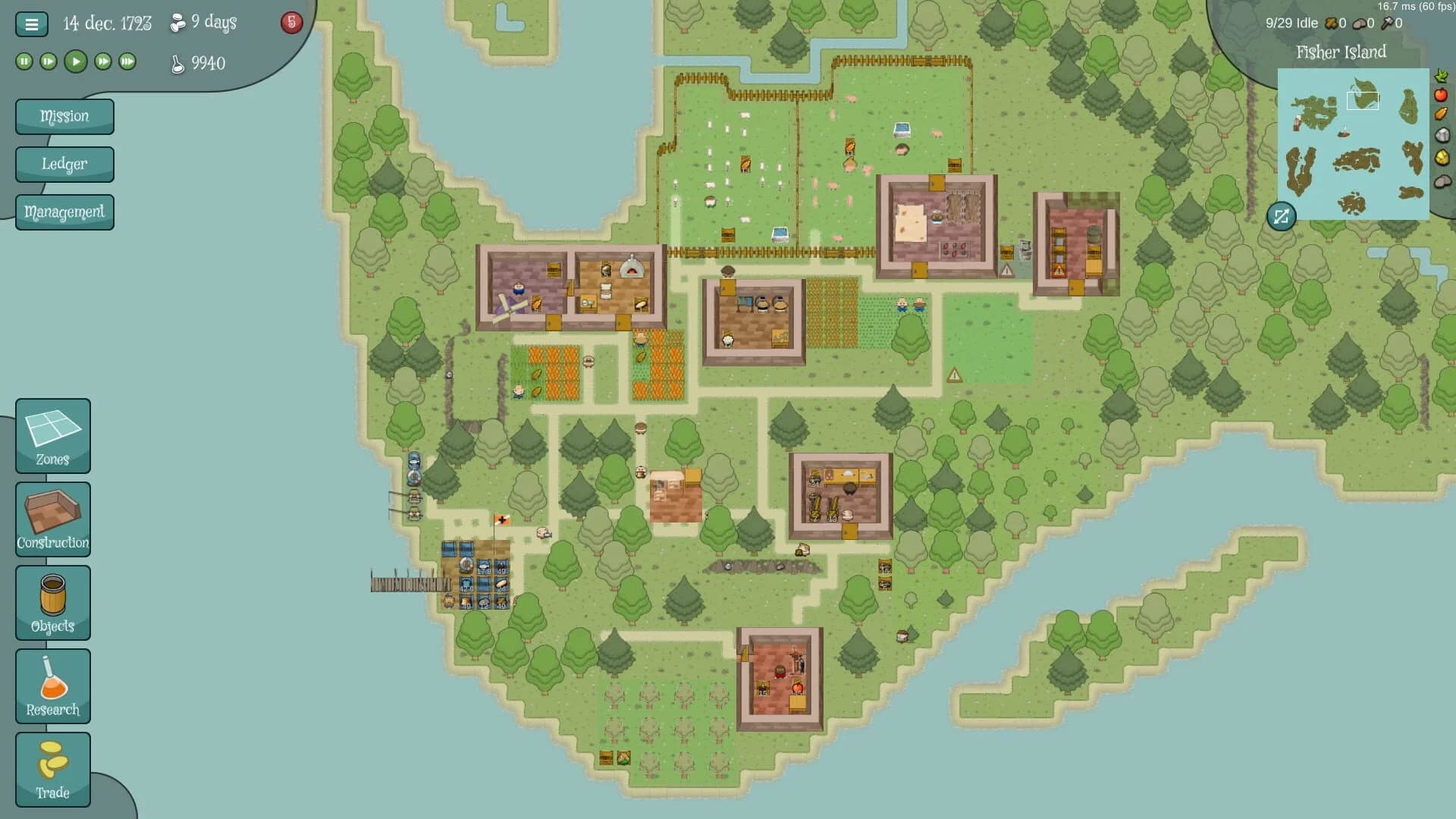Select the apple resource filter beside the minimap
1456x819 pixels.
[x=1442, y=95]
